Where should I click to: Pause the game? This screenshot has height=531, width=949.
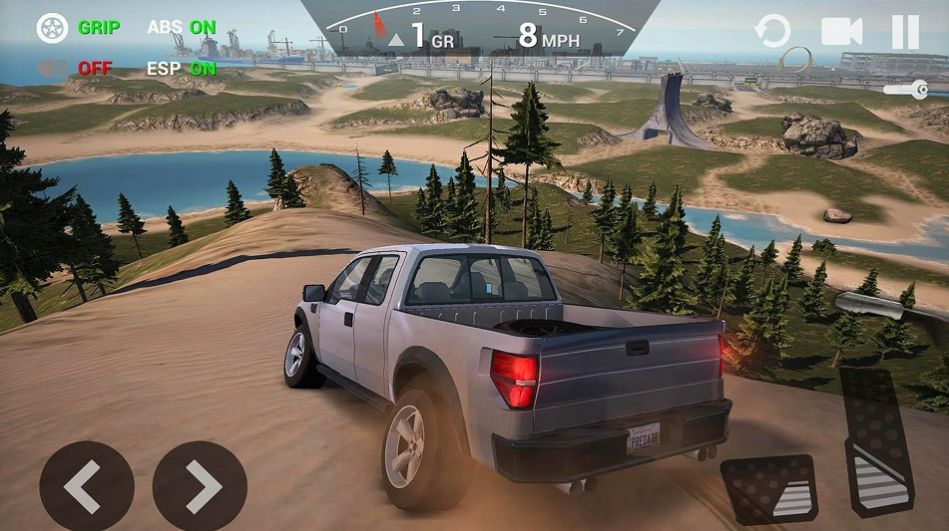tap(905, 32)
